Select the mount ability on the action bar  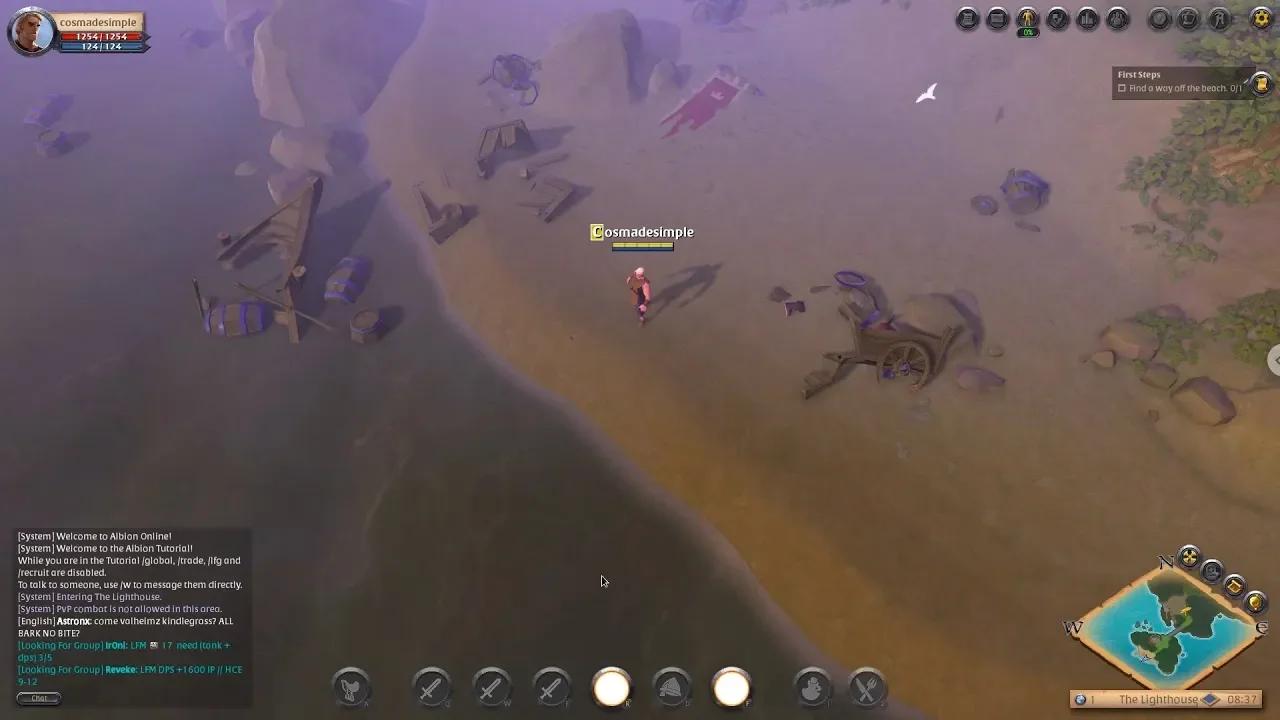(x=350, y=688)
